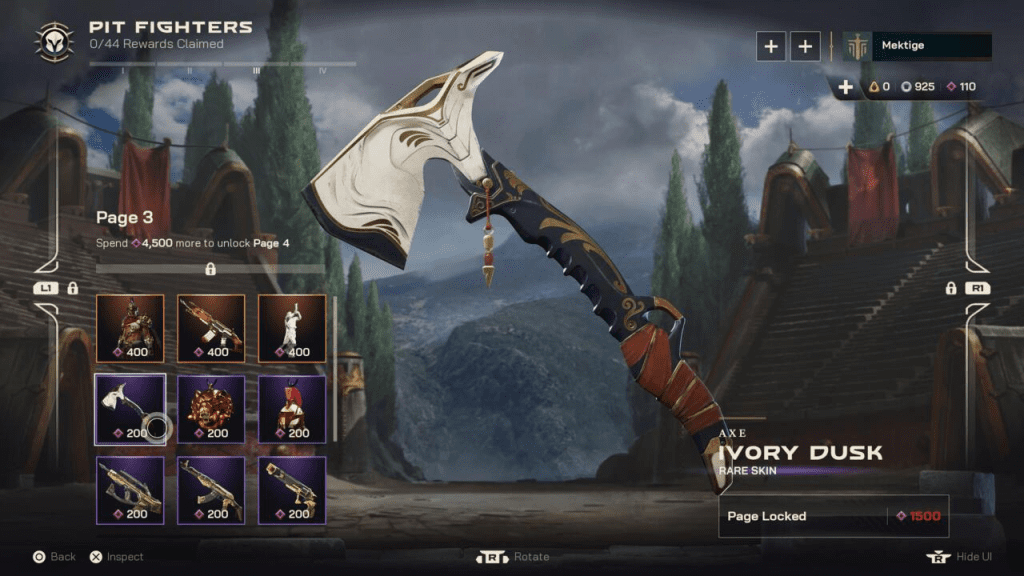Choose the gladiator armor skin for 400
This screenshot has width=1024, height=576.
coord(129,328)
